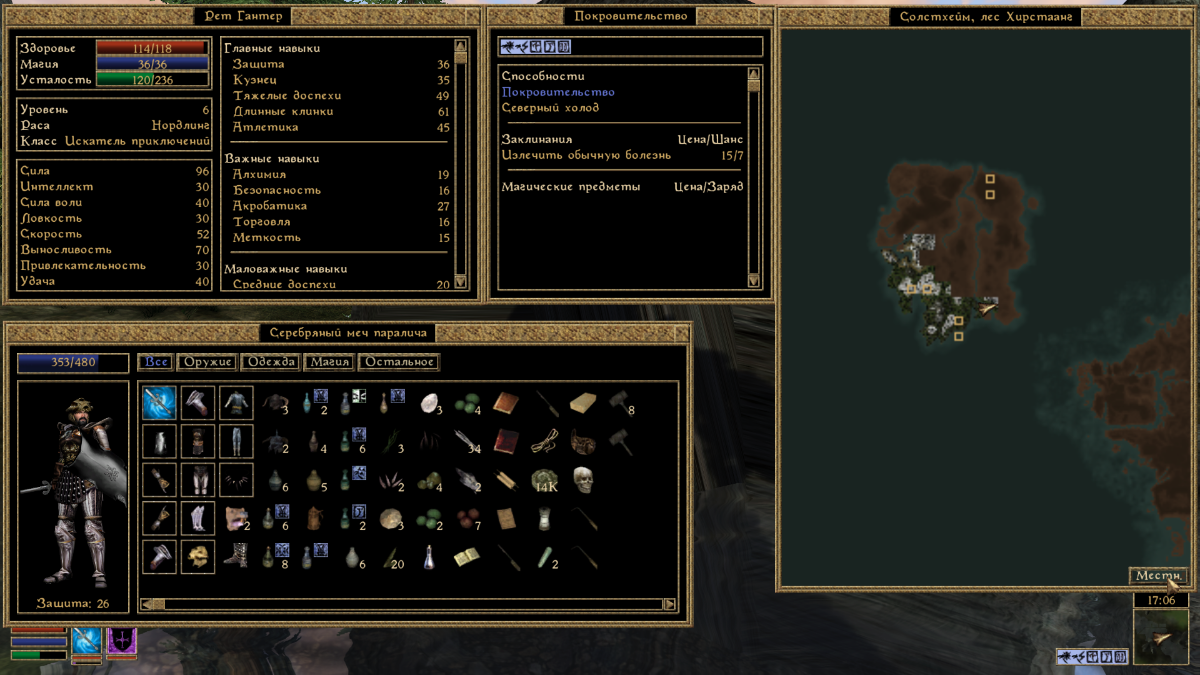The image size is (1200, 675).
Task: Click the inventory scrollbar's right arrow
Action: 670,604
